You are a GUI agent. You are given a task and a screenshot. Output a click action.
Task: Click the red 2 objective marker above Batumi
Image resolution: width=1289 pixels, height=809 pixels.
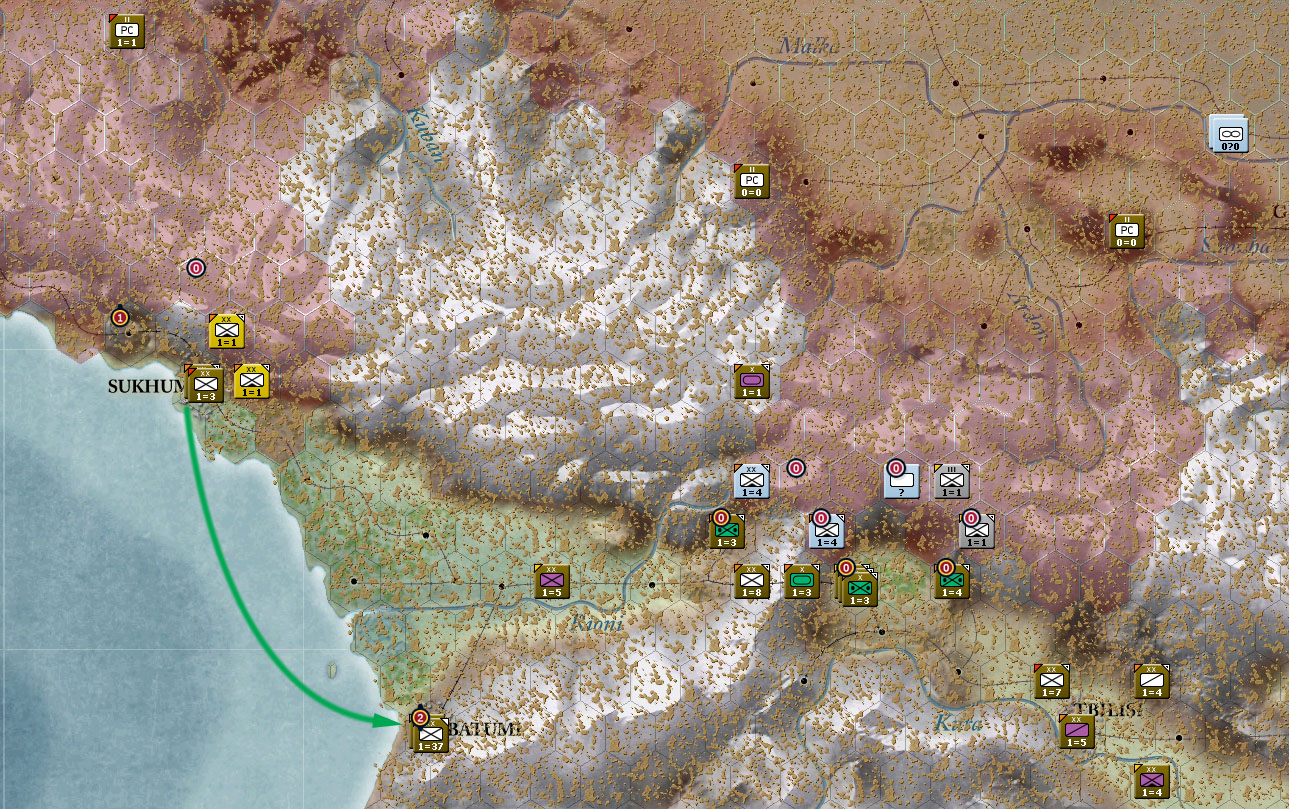[420, 717]
